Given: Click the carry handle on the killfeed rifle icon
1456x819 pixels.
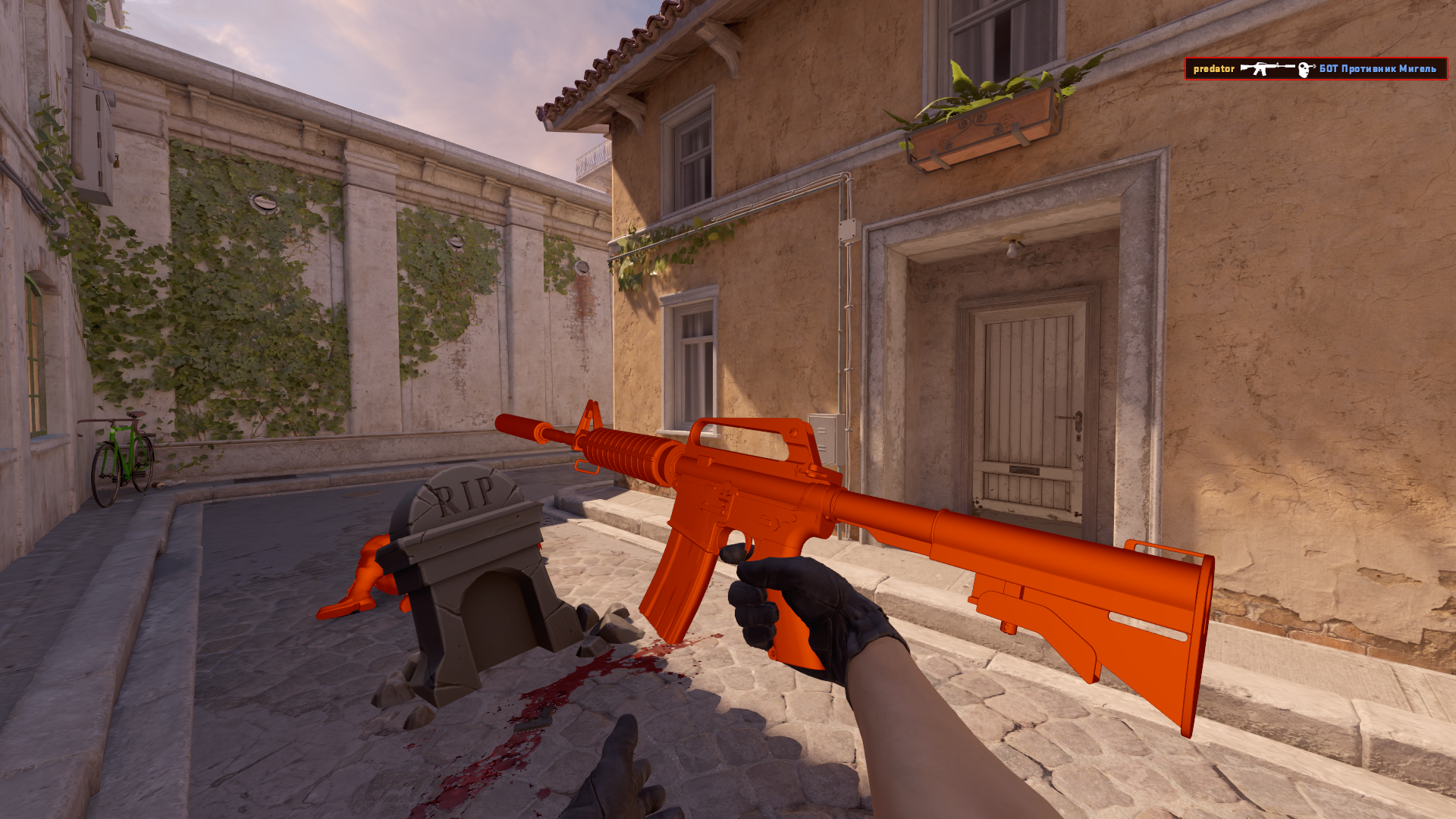Looking at the screenshot, I should coord(1263,64).
